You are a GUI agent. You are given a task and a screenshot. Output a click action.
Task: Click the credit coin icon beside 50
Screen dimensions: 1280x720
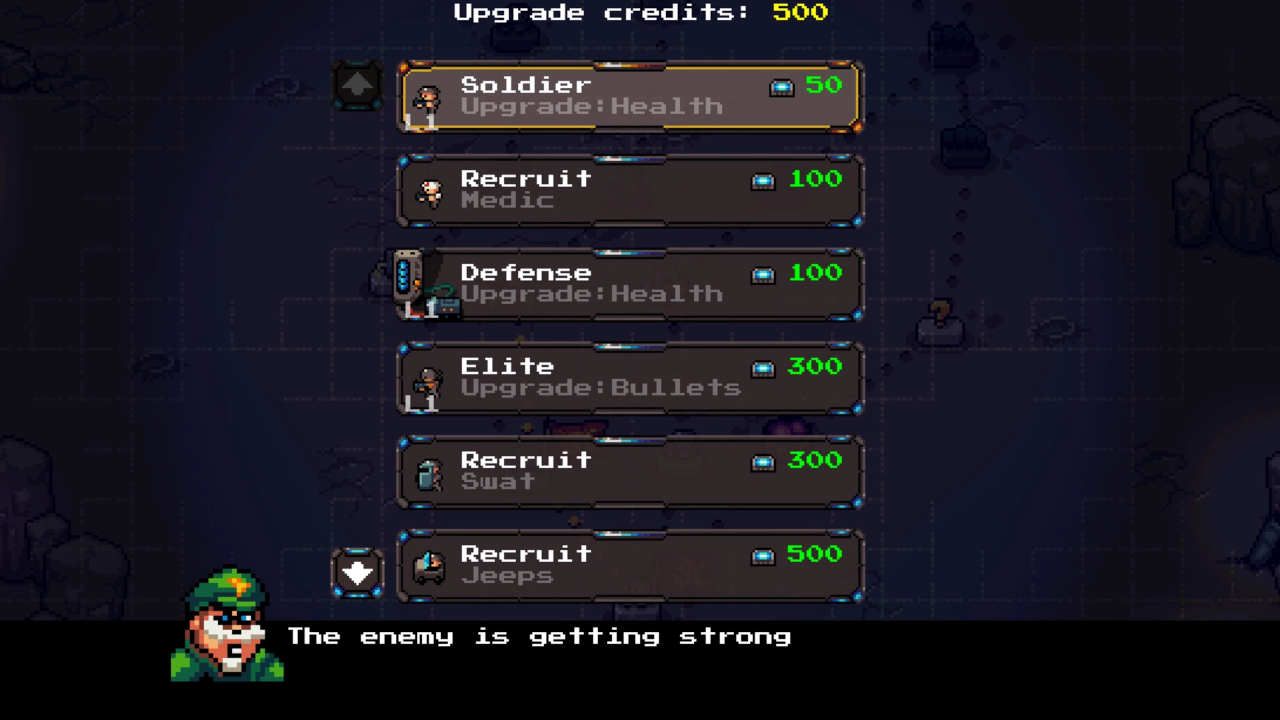pos(782,87)
